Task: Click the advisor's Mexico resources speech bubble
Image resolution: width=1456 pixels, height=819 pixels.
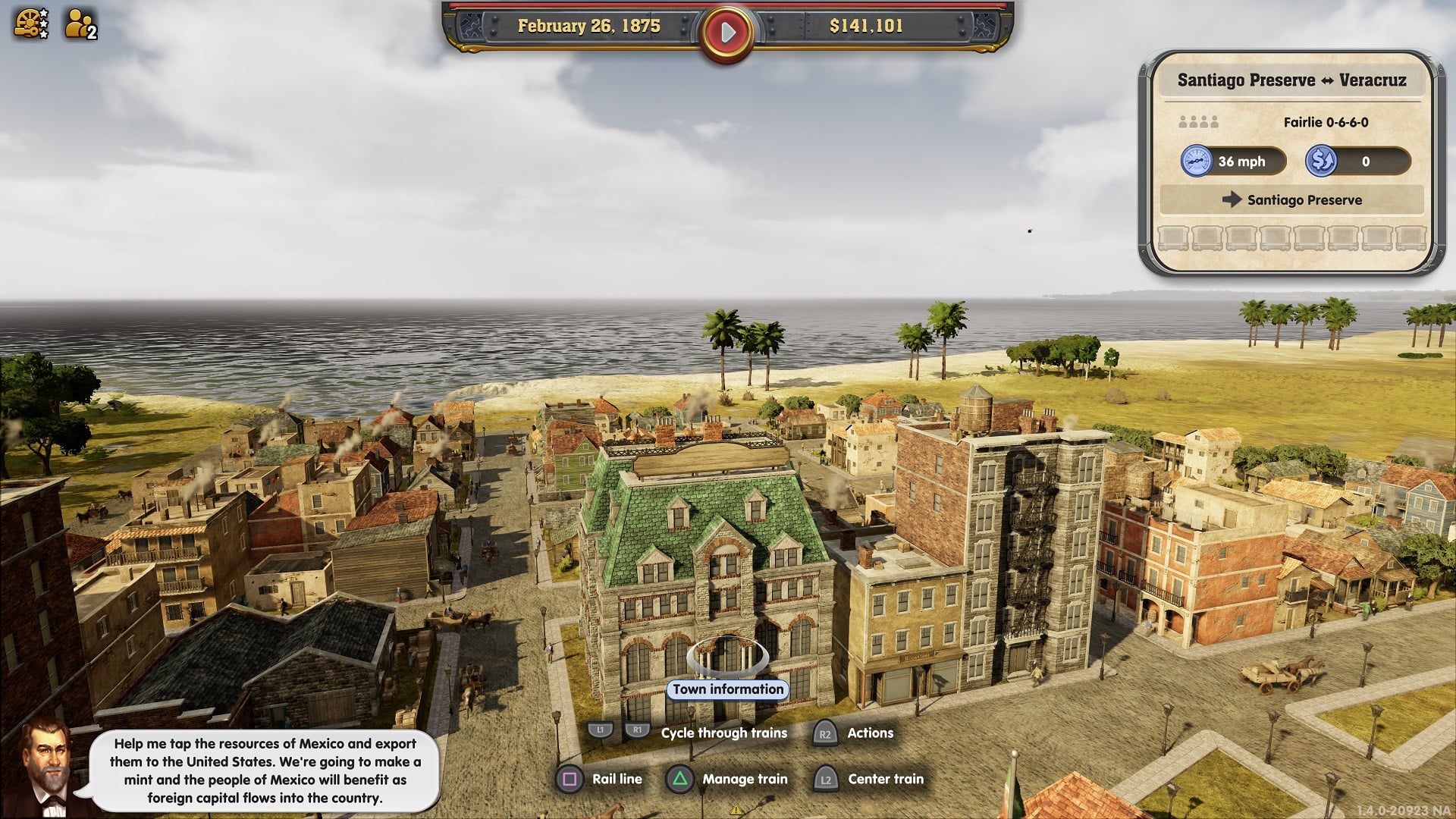Action: 265,770
